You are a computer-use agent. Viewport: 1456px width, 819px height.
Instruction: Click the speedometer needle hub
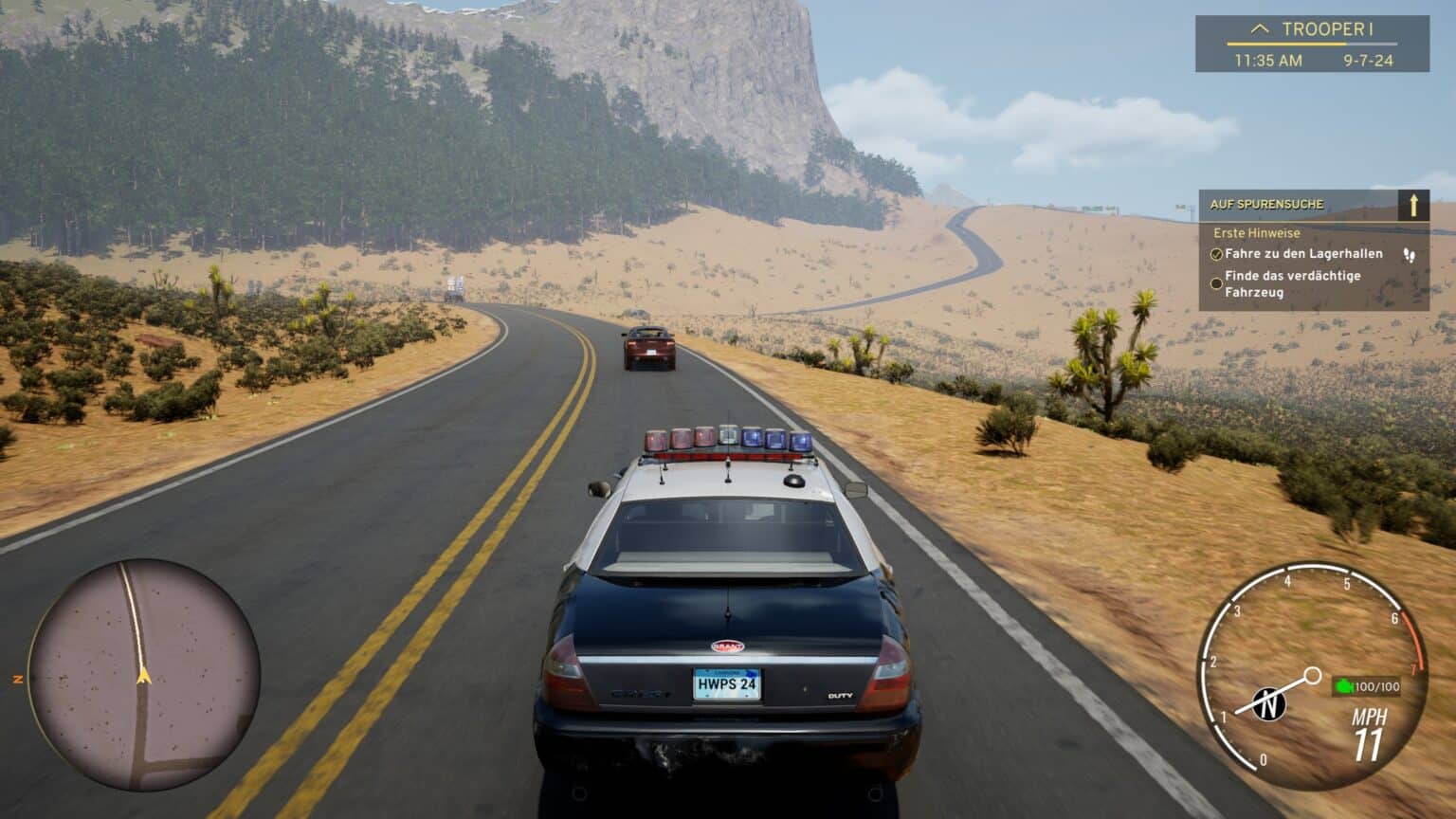tap(1313, 675)
